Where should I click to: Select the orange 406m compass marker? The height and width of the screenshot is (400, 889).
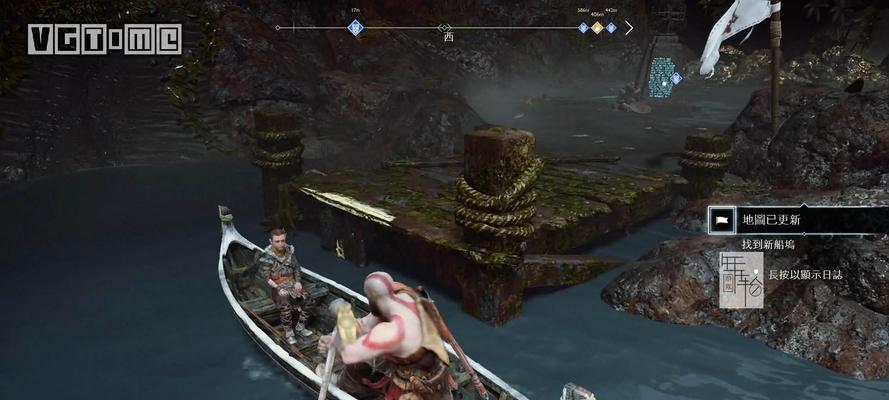pos(597,27)
